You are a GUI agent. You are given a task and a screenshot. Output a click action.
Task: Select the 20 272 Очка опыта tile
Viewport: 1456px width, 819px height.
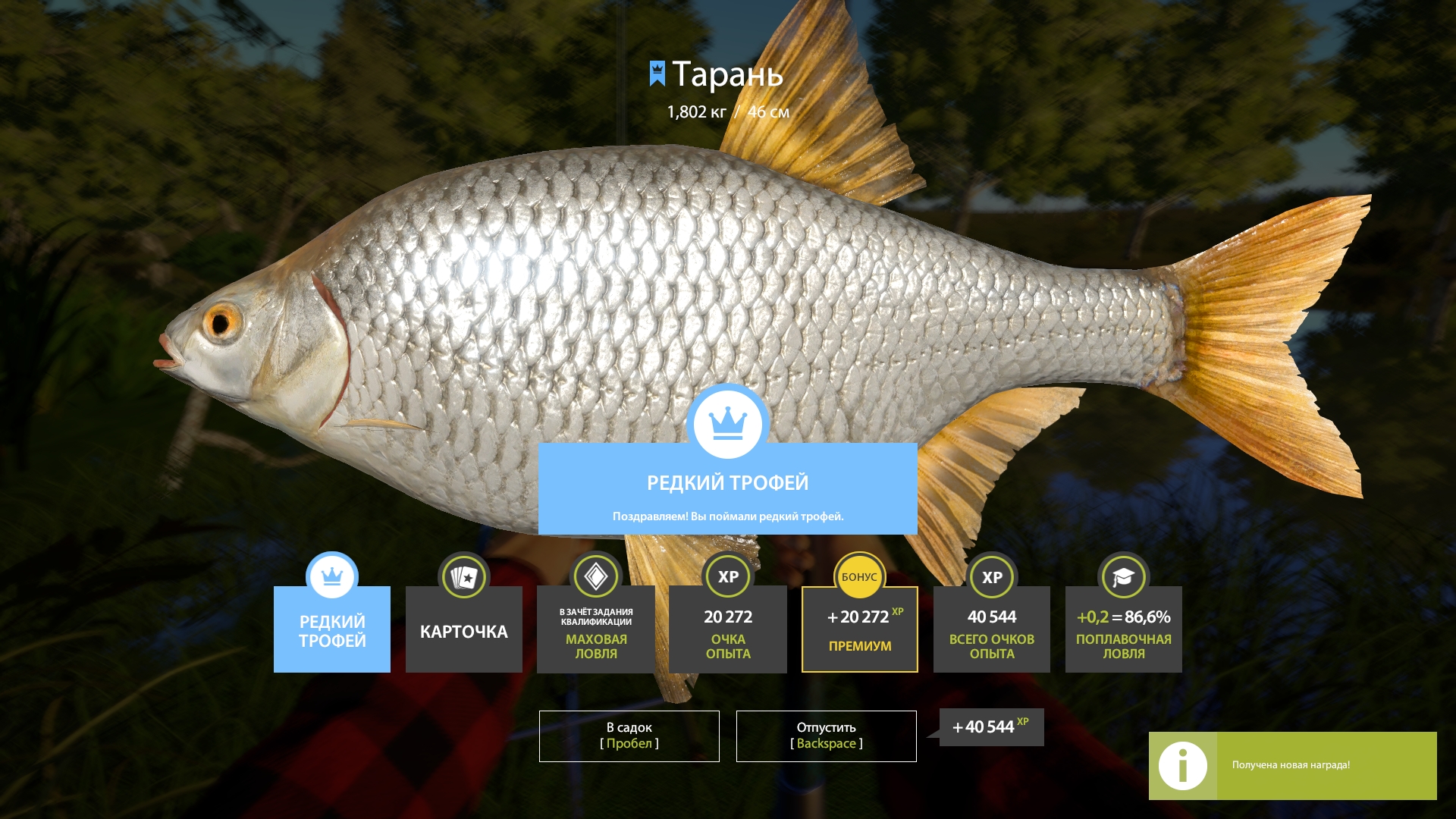click(x=727, y=629)
